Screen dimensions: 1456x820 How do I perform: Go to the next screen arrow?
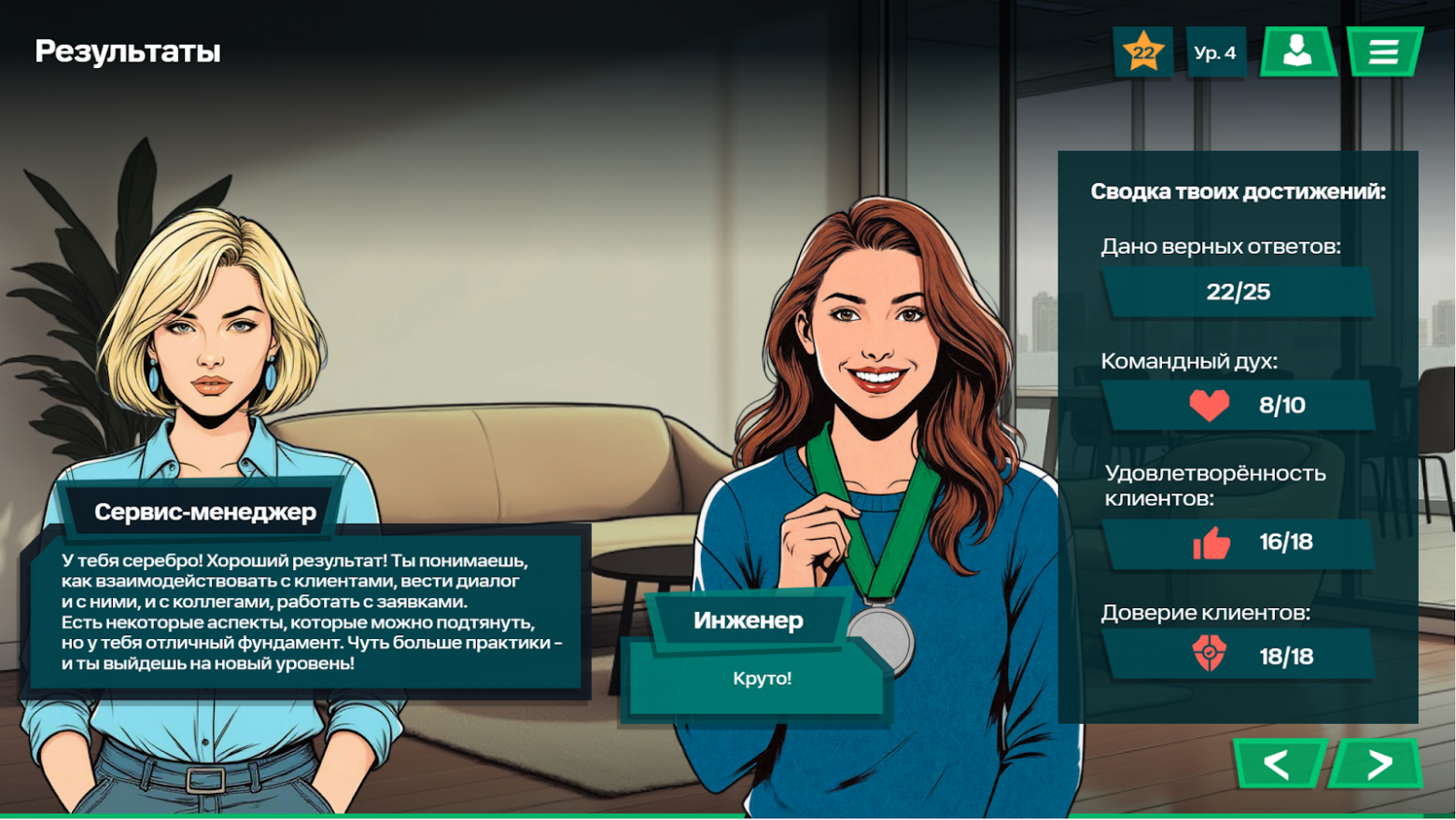tap(1378, 764)
